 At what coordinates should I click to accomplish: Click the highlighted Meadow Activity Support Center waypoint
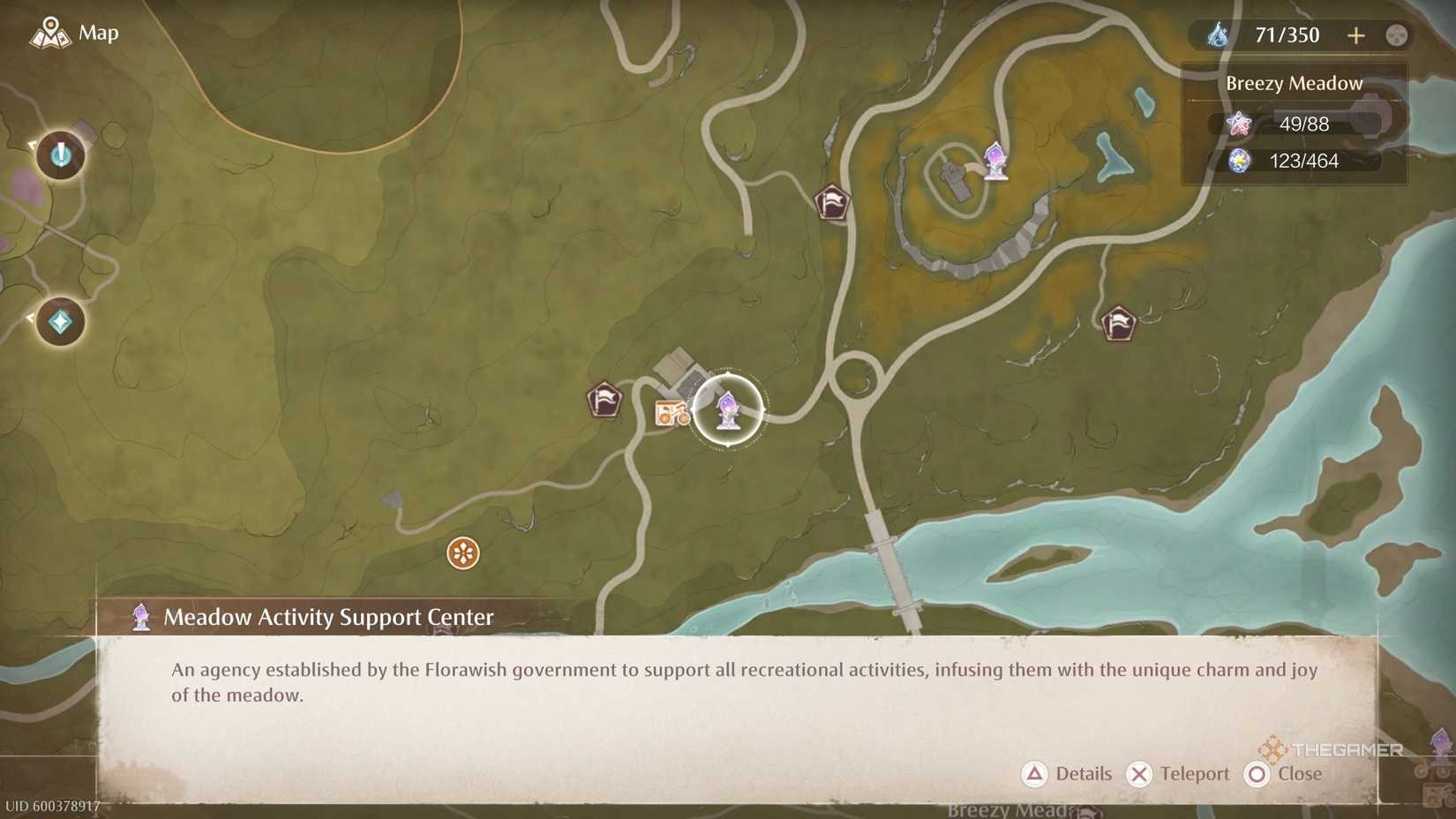(727, 409)
